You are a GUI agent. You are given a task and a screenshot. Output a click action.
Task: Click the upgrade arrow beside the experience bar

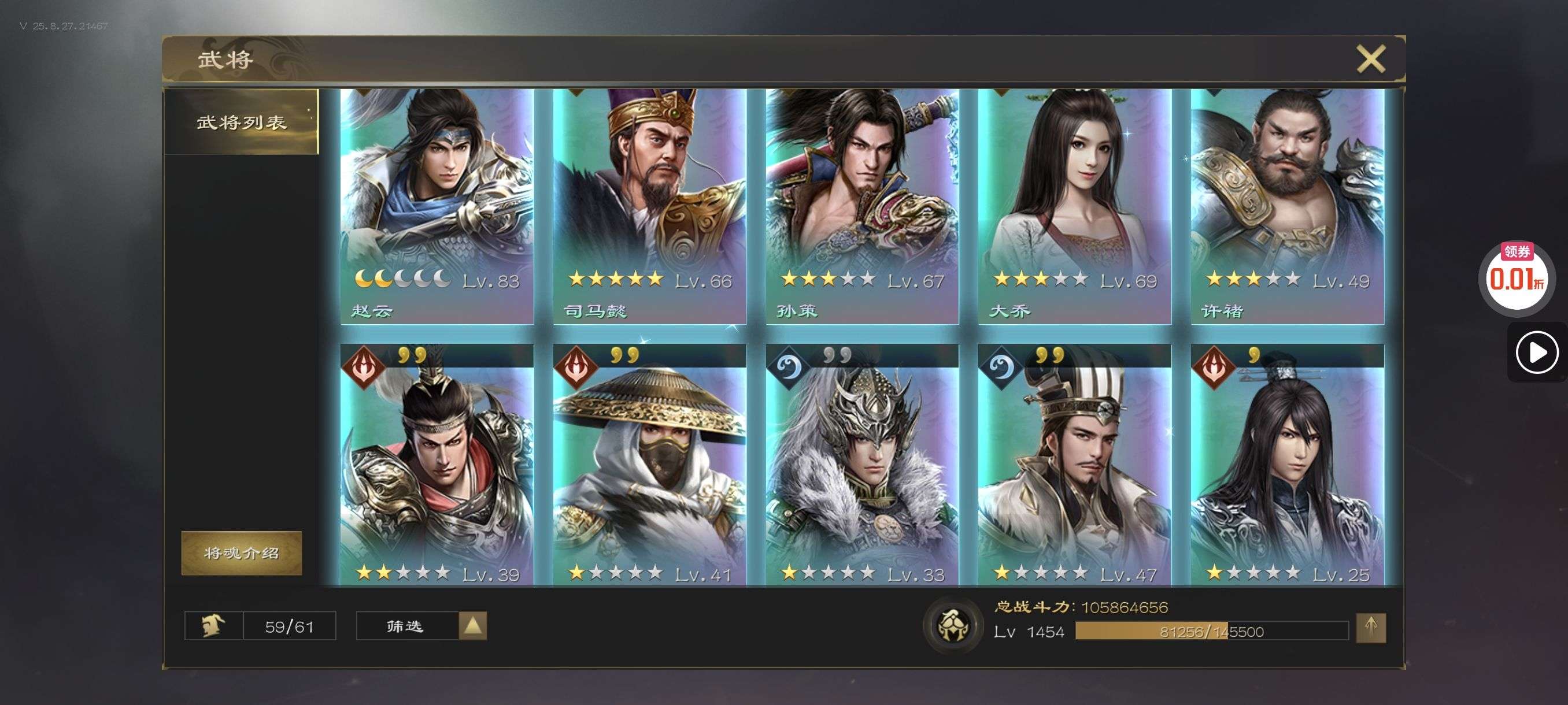[1370, 627]
